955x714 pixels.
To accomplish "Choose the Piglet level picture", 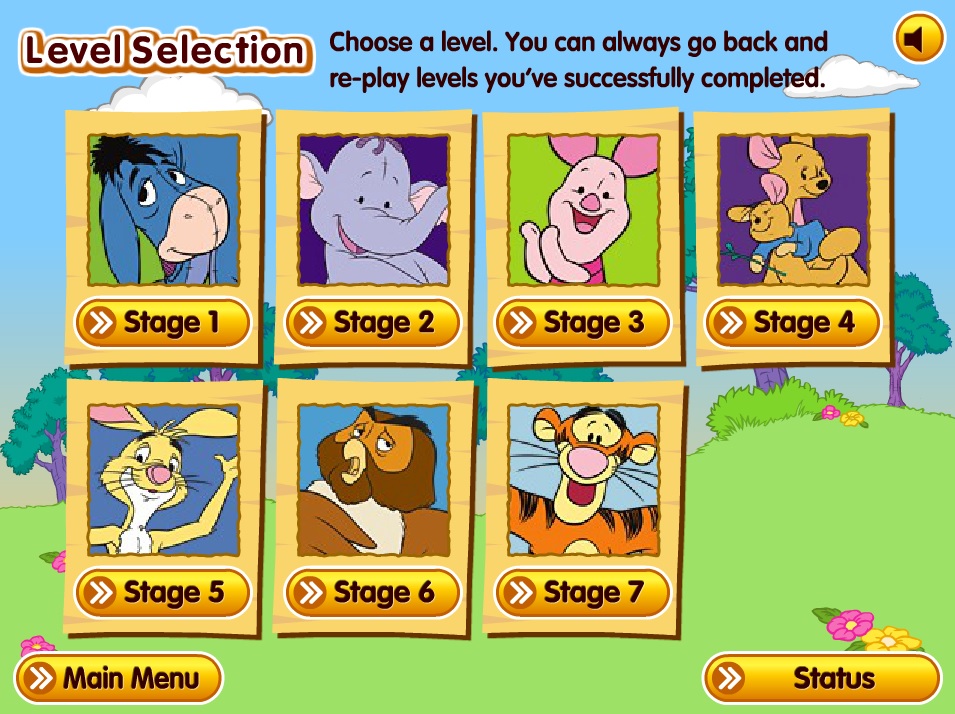I will click(x=583, y=210).
